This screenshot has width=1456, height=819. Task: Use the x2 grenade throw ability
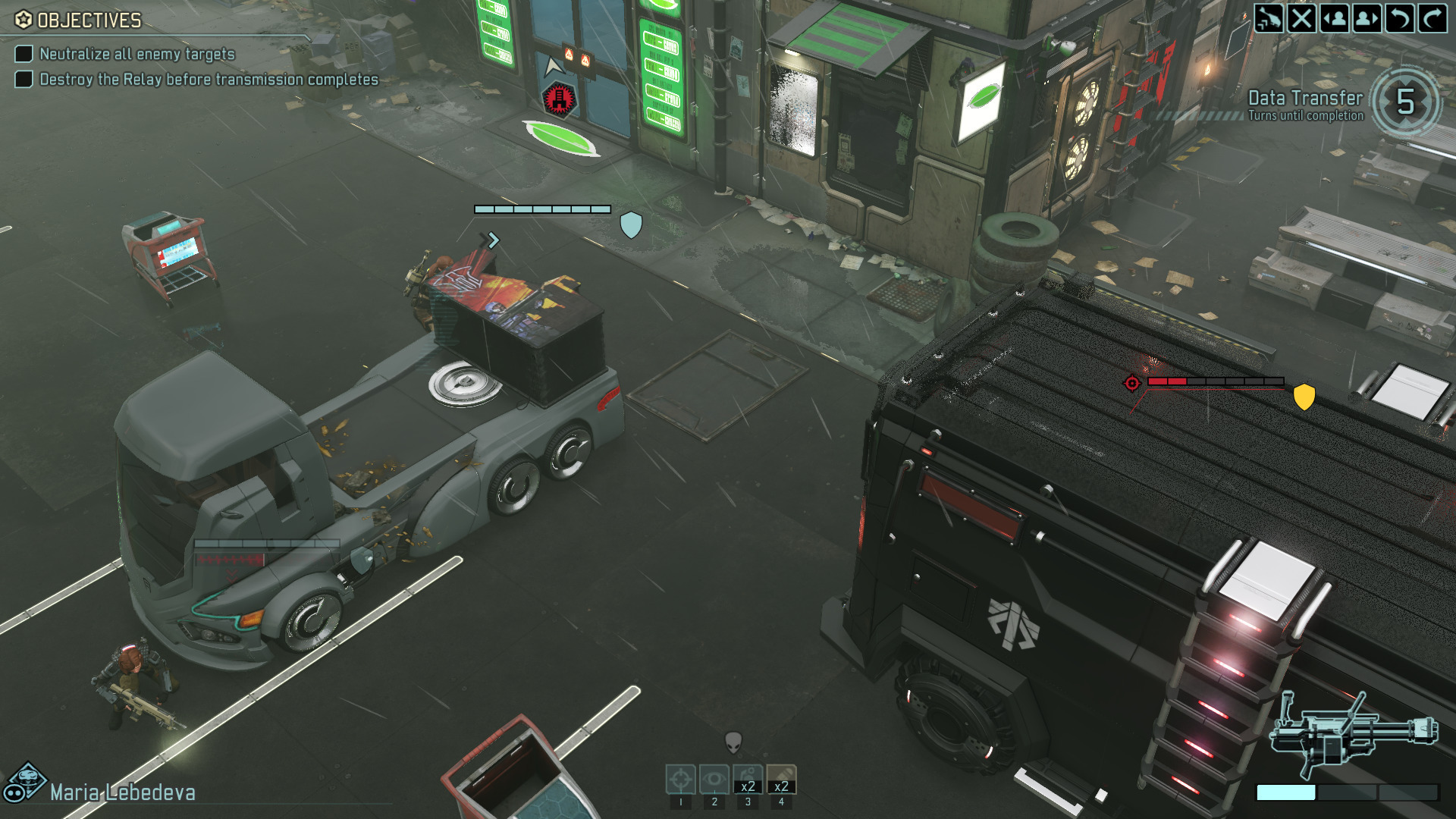[x=748, y=780]
